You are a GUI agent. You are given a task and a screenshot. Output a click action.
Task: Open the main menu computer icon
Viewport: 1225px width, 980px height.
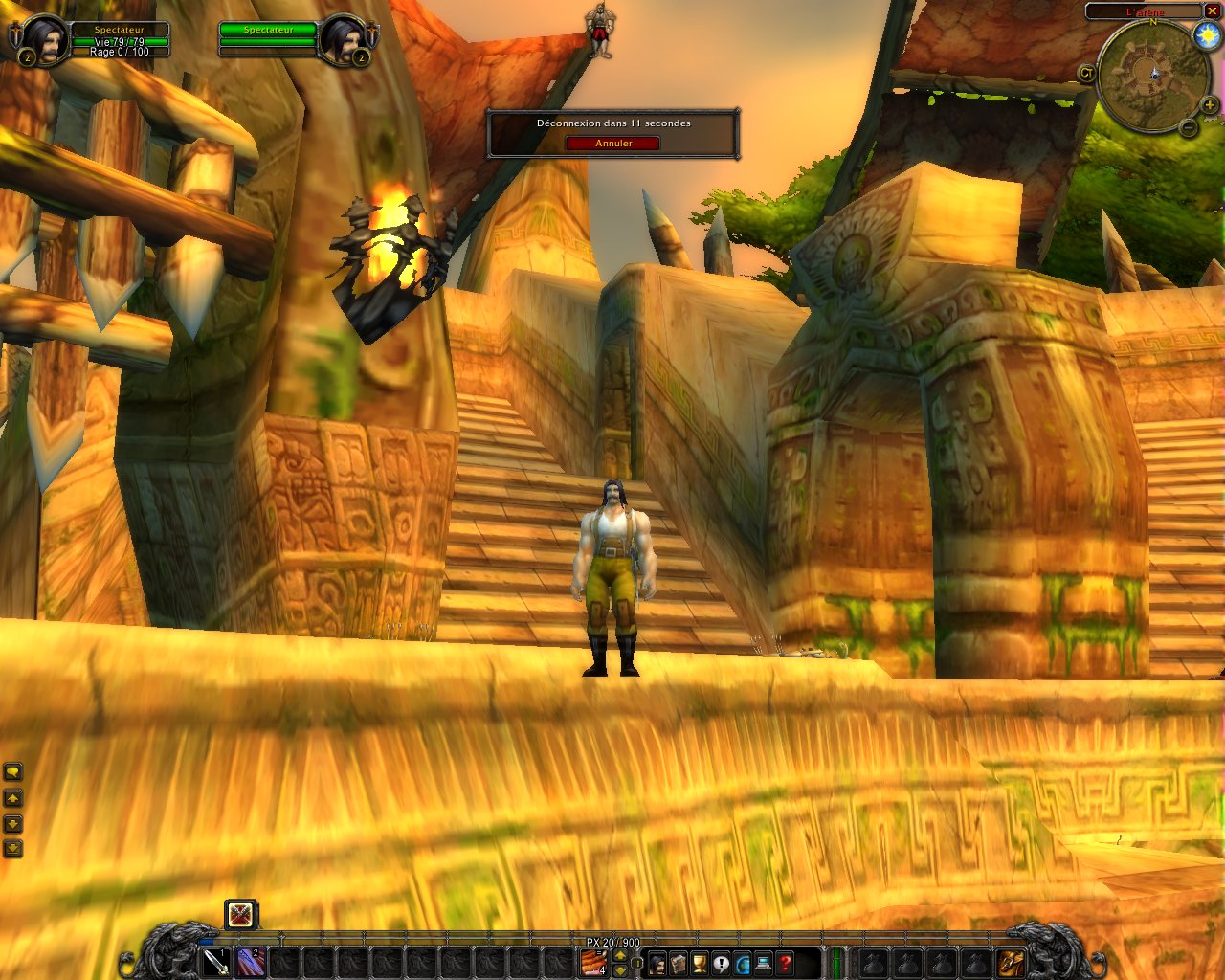click(764, 963)
